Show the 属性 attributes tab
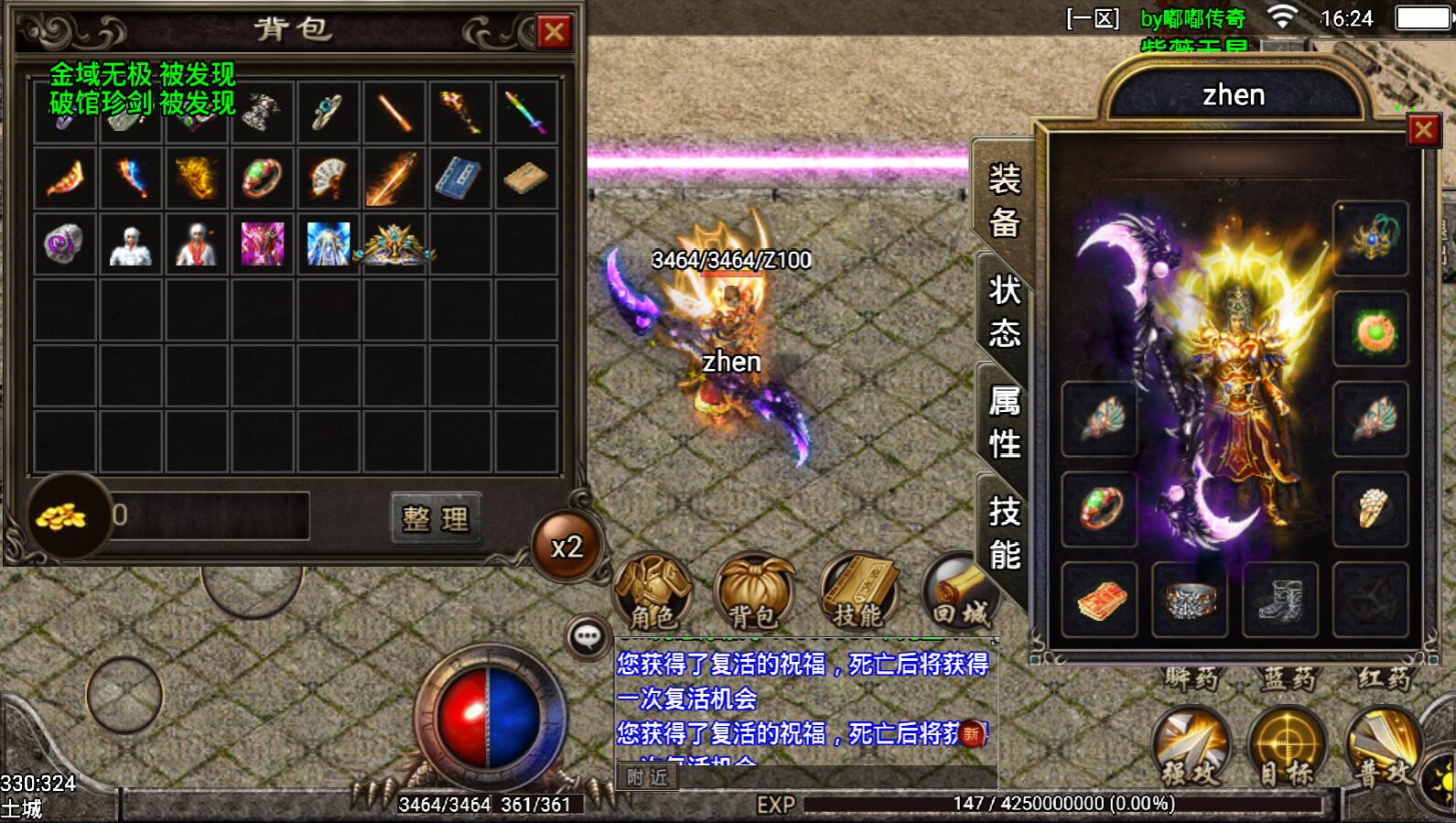 click(1004, 422)
